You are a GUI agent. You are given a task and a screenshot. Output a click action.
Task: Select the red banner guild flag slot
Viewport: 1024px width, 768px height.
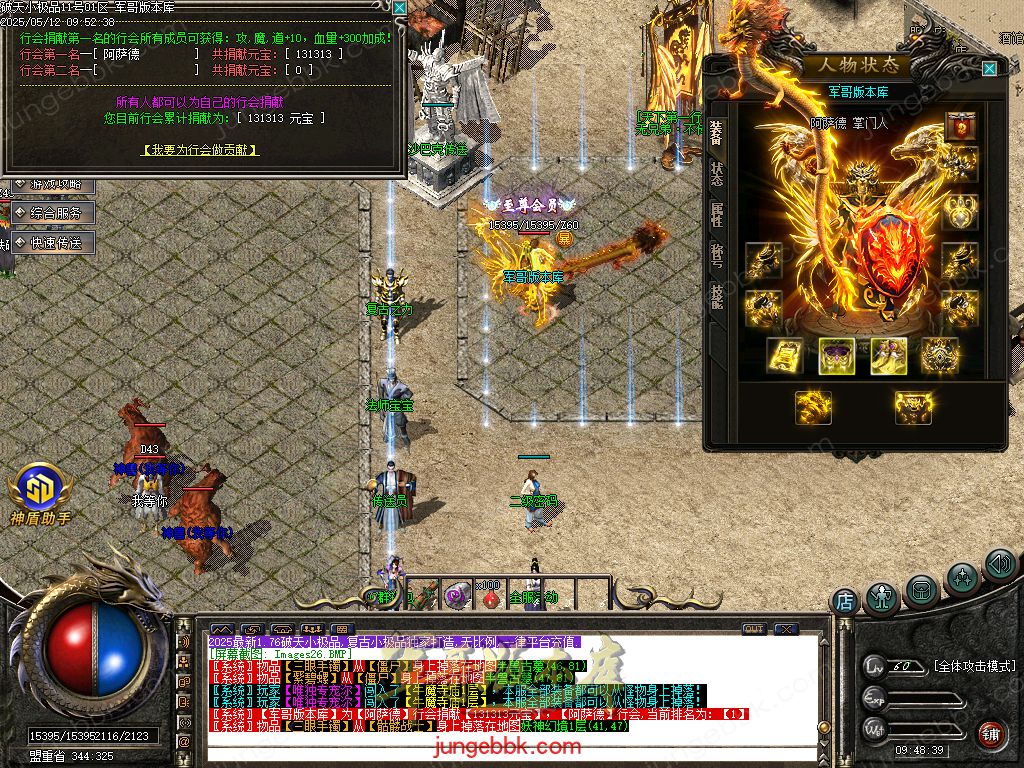(960, 127)
